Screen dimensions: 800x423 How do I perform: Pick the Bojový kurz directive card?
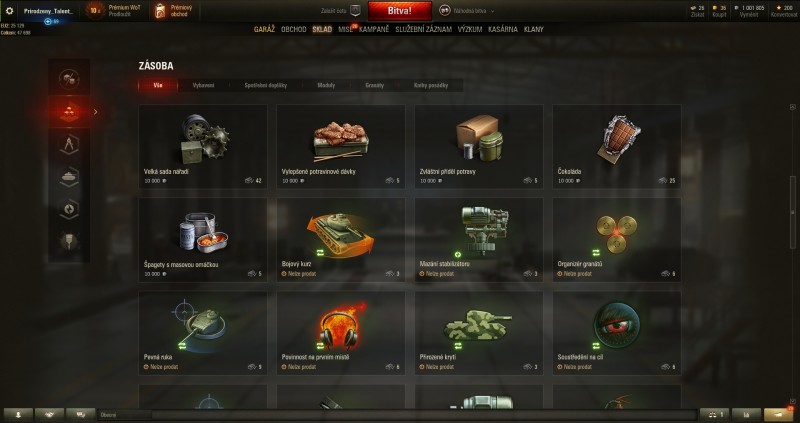pyautogui.click(x=340, y=239)
